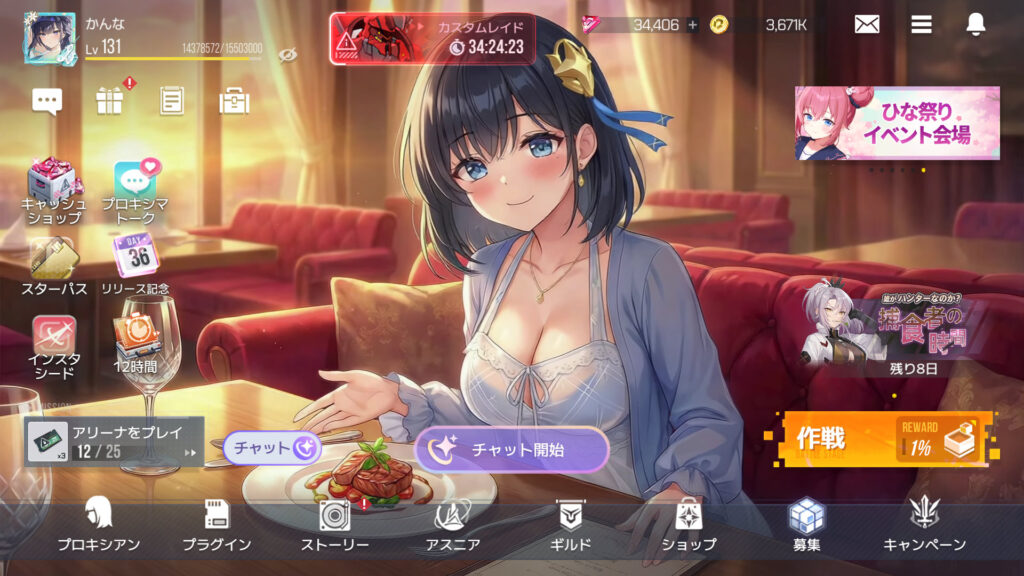Viewport: 1024px width, 576px height.
Task: Open the ストーリー story menu
Action: [x=335, y=524]
